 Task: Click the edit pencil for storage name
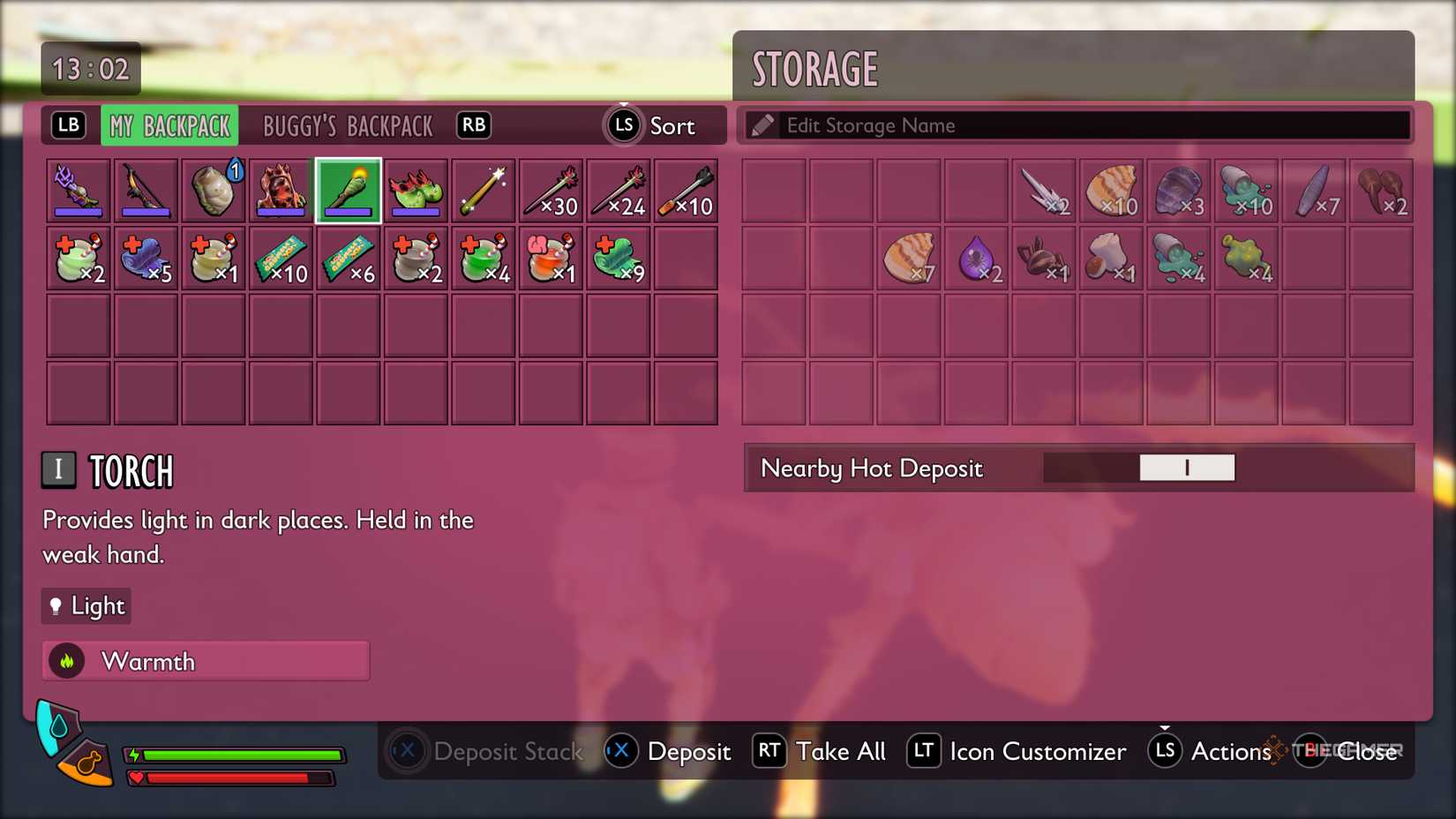coord(764,124)
